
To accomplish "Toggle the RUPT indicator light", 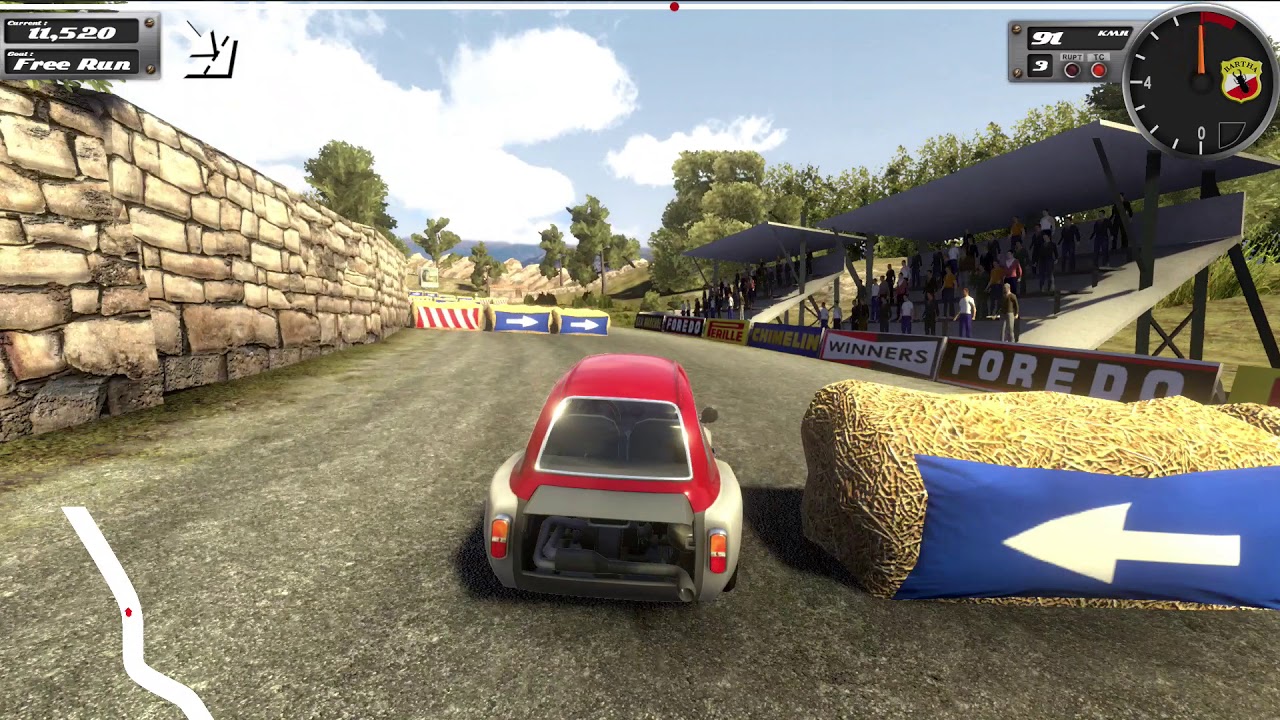I will pos(1073,70).
